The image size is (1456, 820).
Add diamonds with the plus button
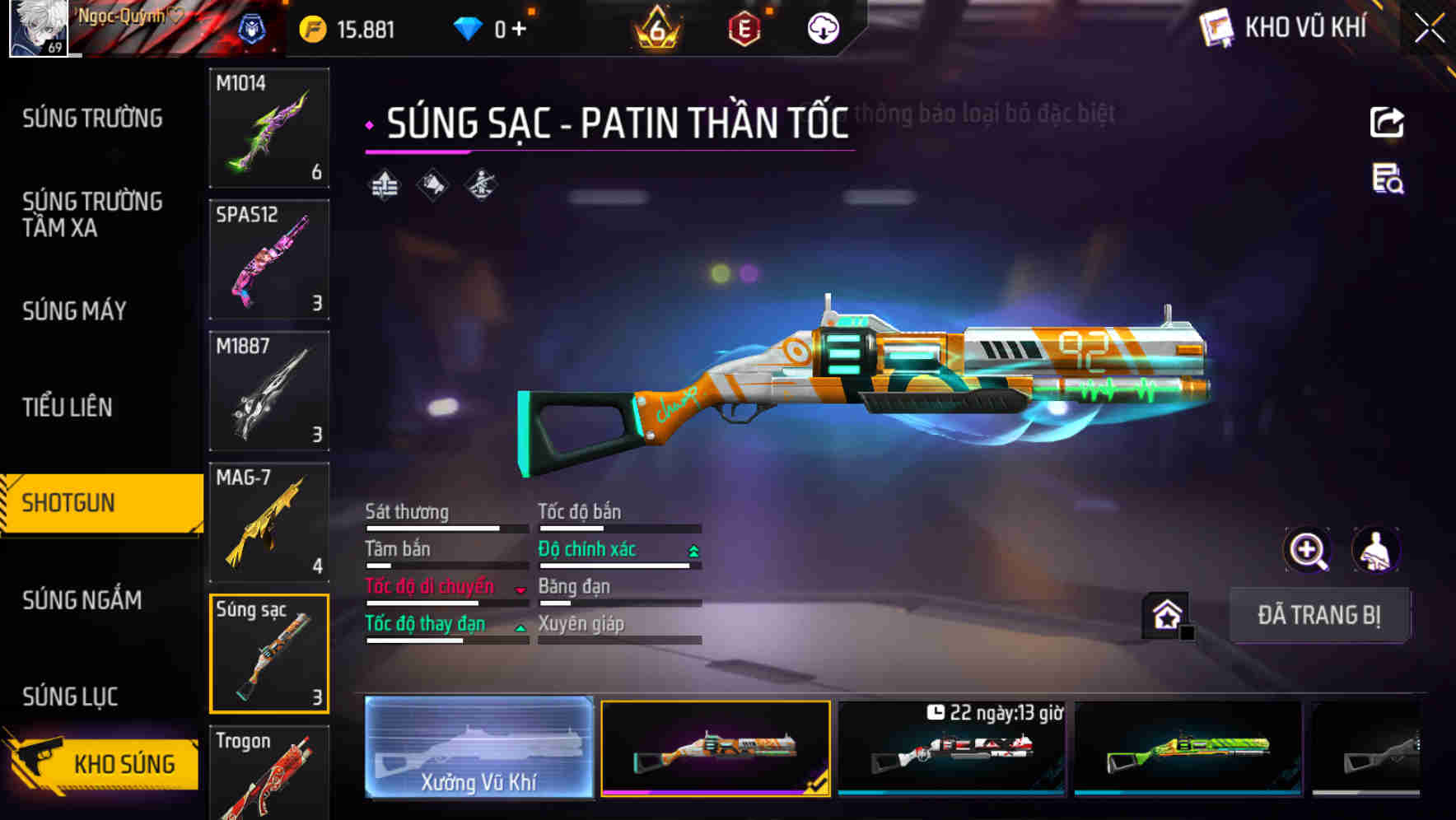(519, 30)
